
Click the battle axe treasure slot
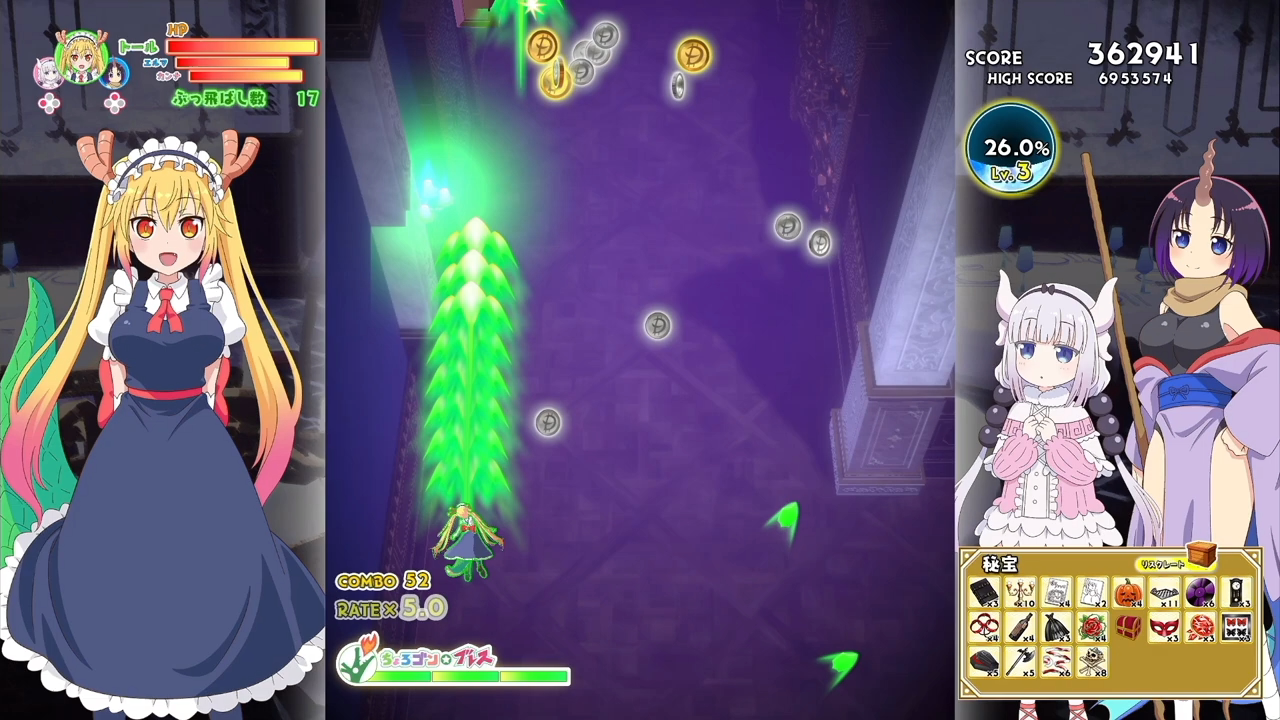point(1021,662)
